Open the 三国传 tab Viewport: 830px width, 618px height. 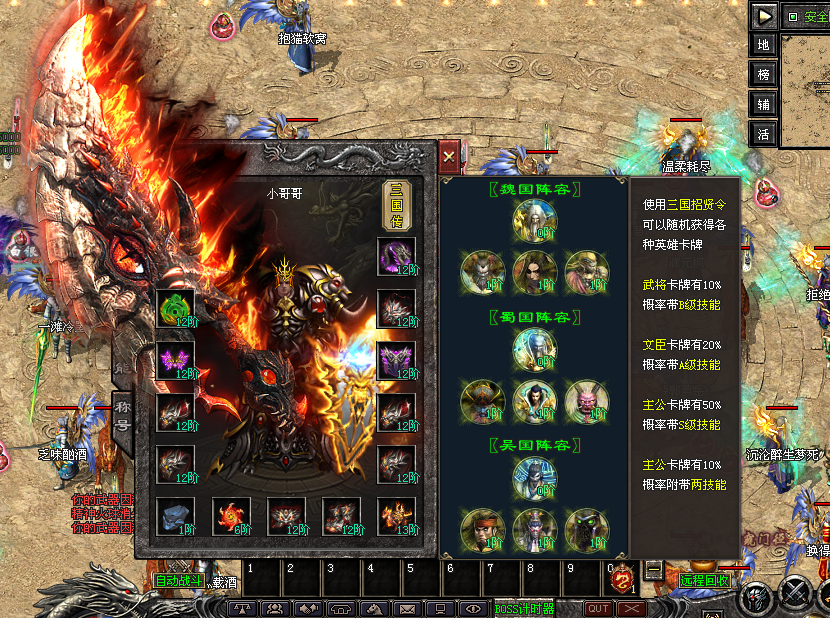[396, 206]
